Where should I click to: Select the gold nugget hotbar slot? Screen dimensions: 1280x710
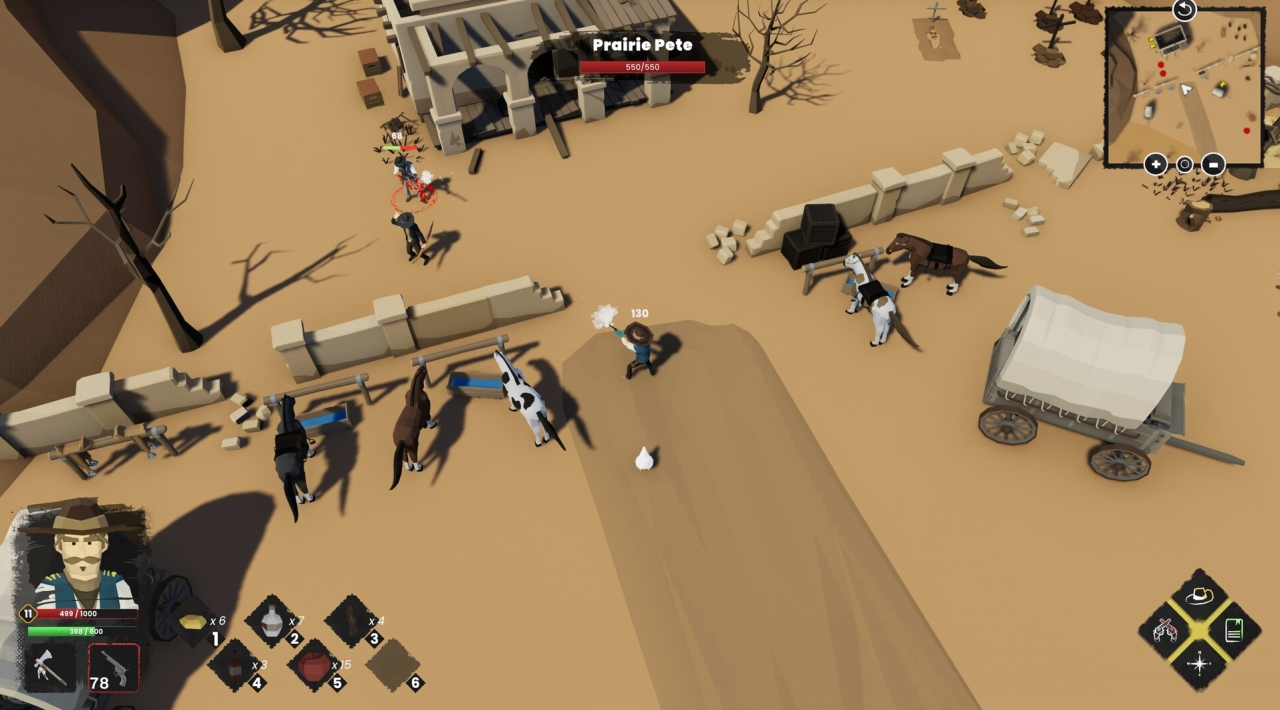pyautogui.click(x=194, y=622)
